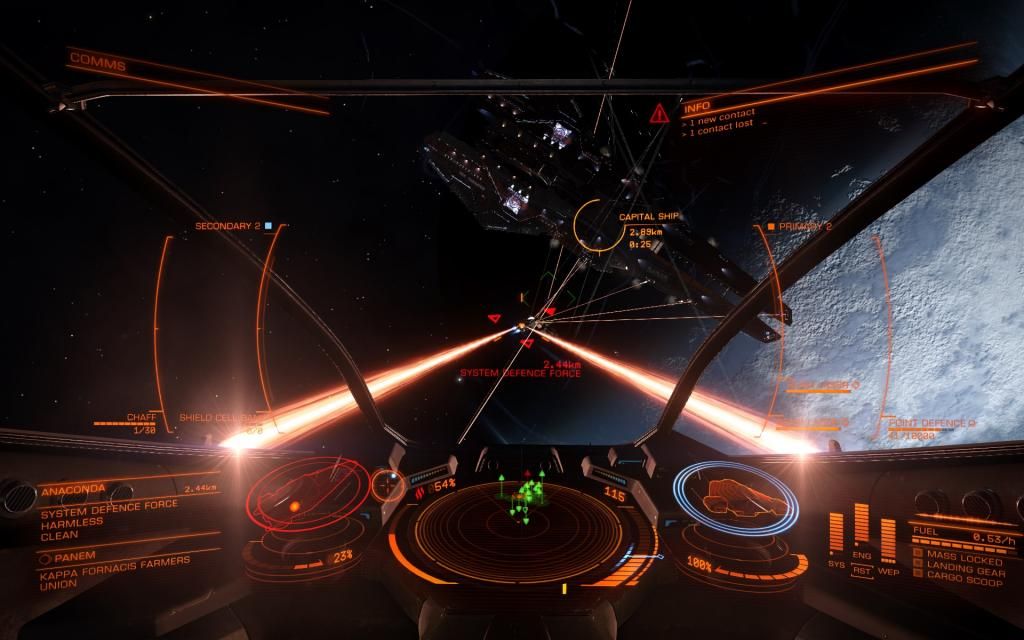1024x640 pixels.
Task: Click the red warning triangle icon
Action: click(x=658, y=113)
